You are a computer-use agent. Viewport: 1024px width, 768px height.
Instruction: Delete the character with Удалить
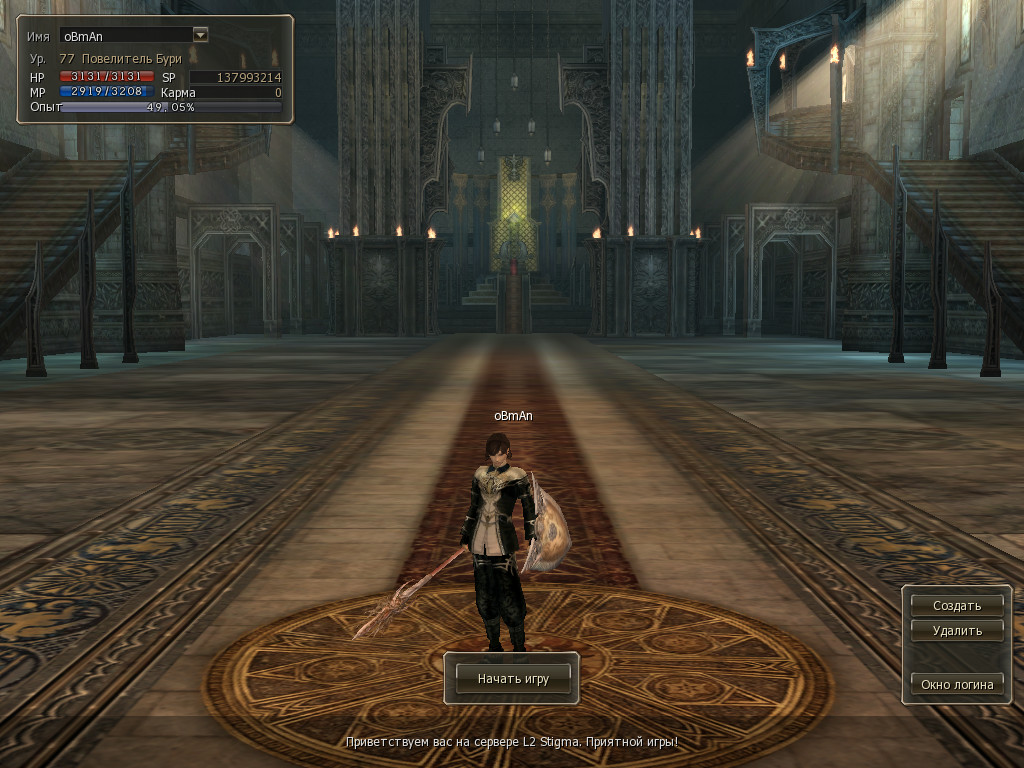(957, 631)
